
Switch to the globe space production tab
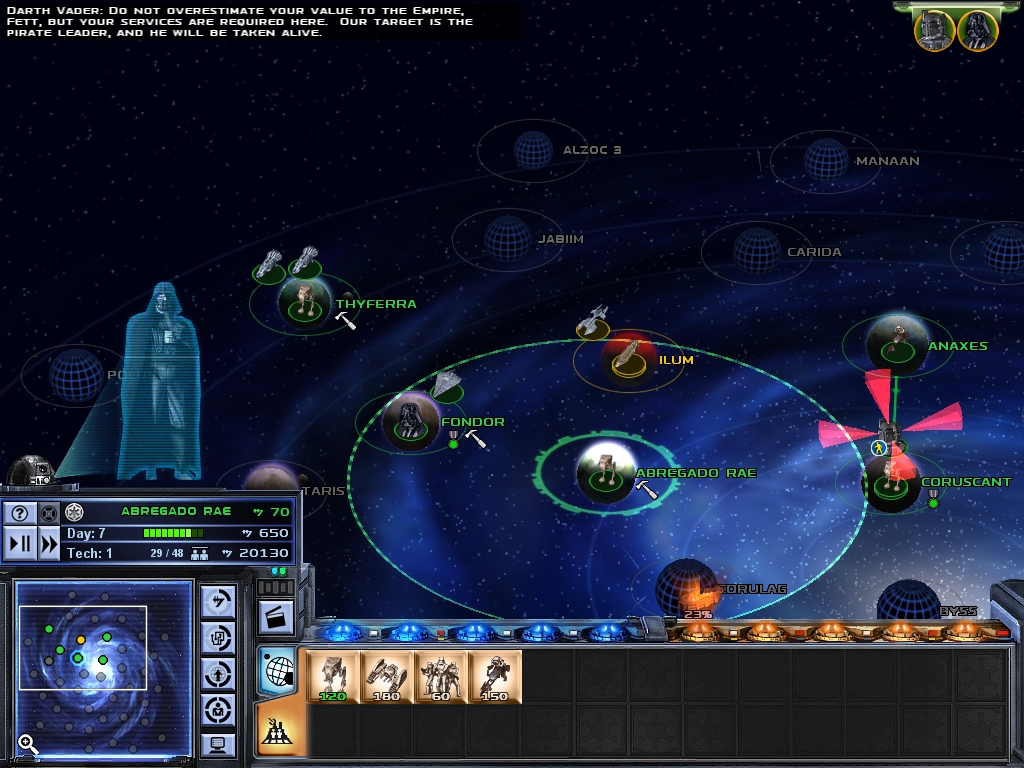[277, 669]
